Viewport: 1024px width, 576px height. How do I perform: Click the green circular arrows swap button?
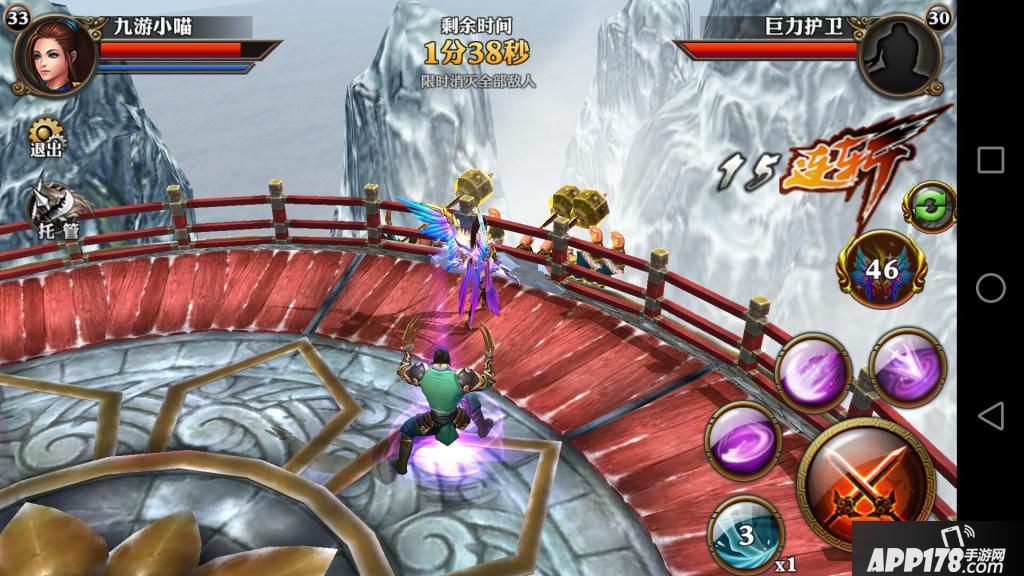point(929,206)
